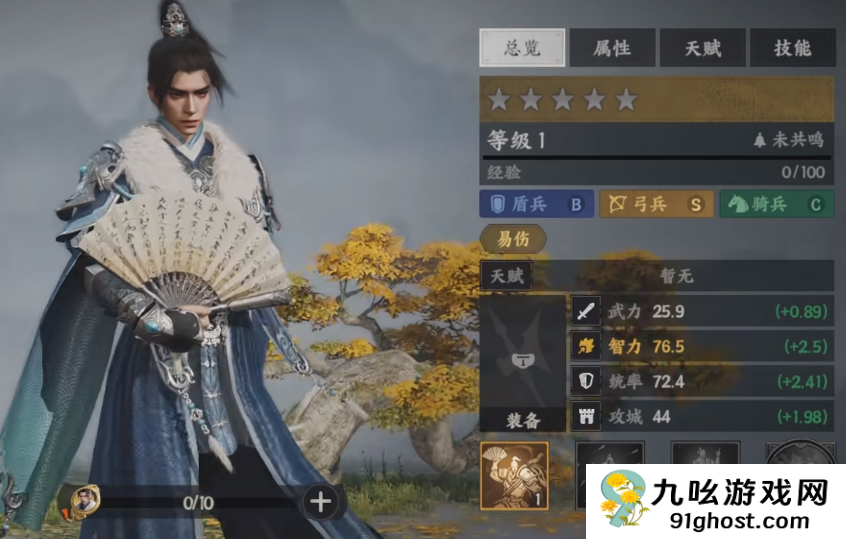846x539 pixels.
Task: Choose the 盾兵 shield troop type
Action: [x=536, y=204]
